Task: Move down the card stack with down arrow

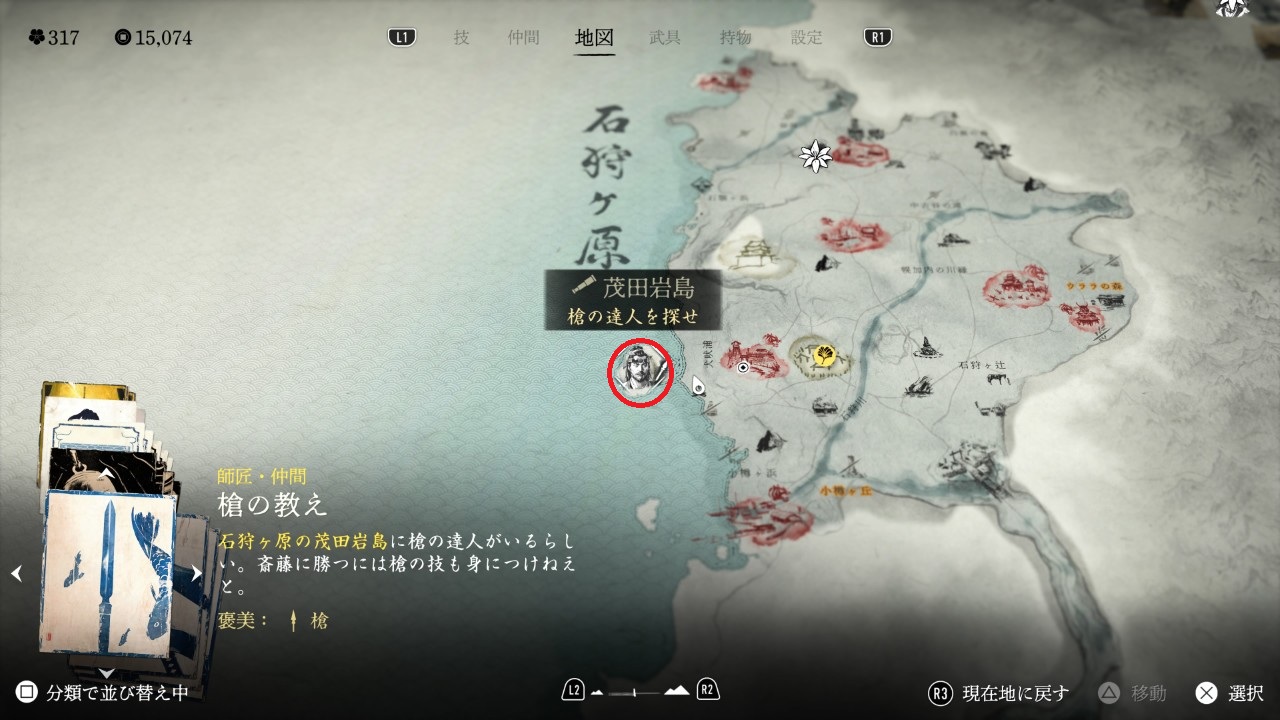Action: tap(107, 671)
